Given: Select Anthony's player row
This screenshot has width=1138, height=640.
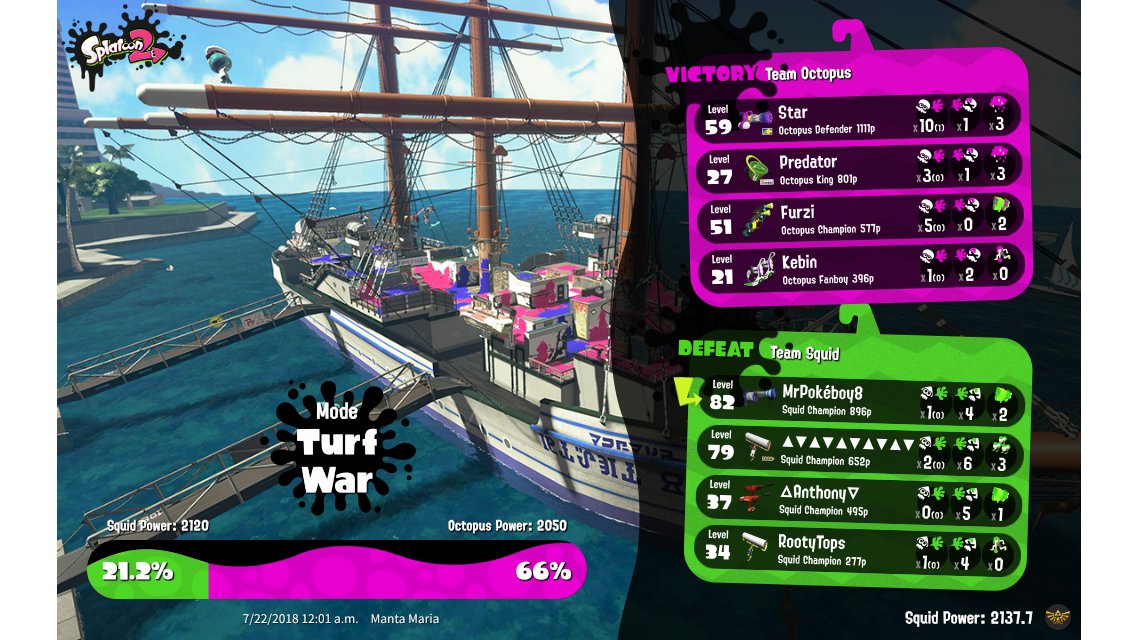Looking at the screenshot, I should pos(860,500).
